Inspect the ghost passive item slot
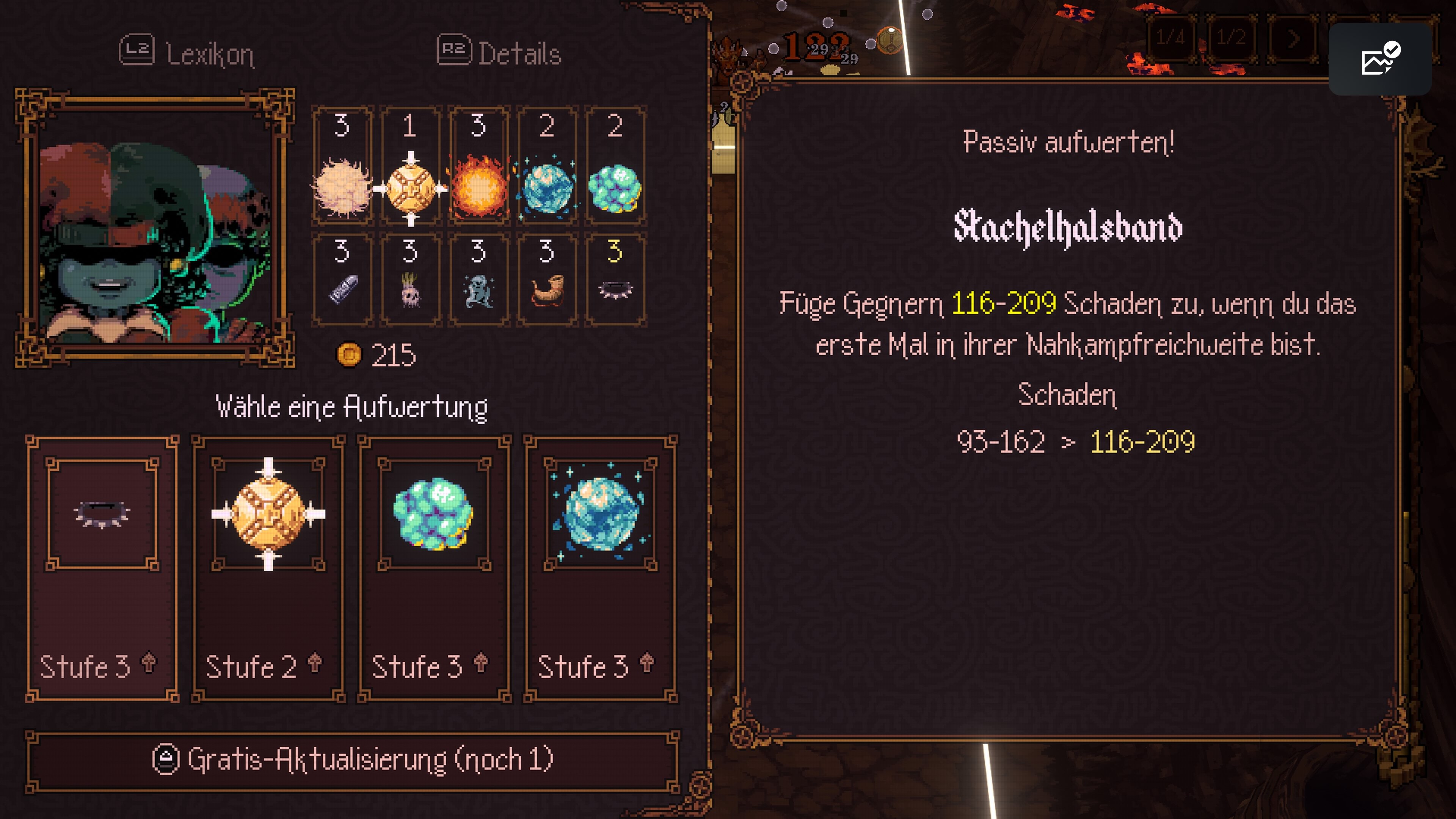This screenshot has height=819, width=1456. (x=479, y=280)
